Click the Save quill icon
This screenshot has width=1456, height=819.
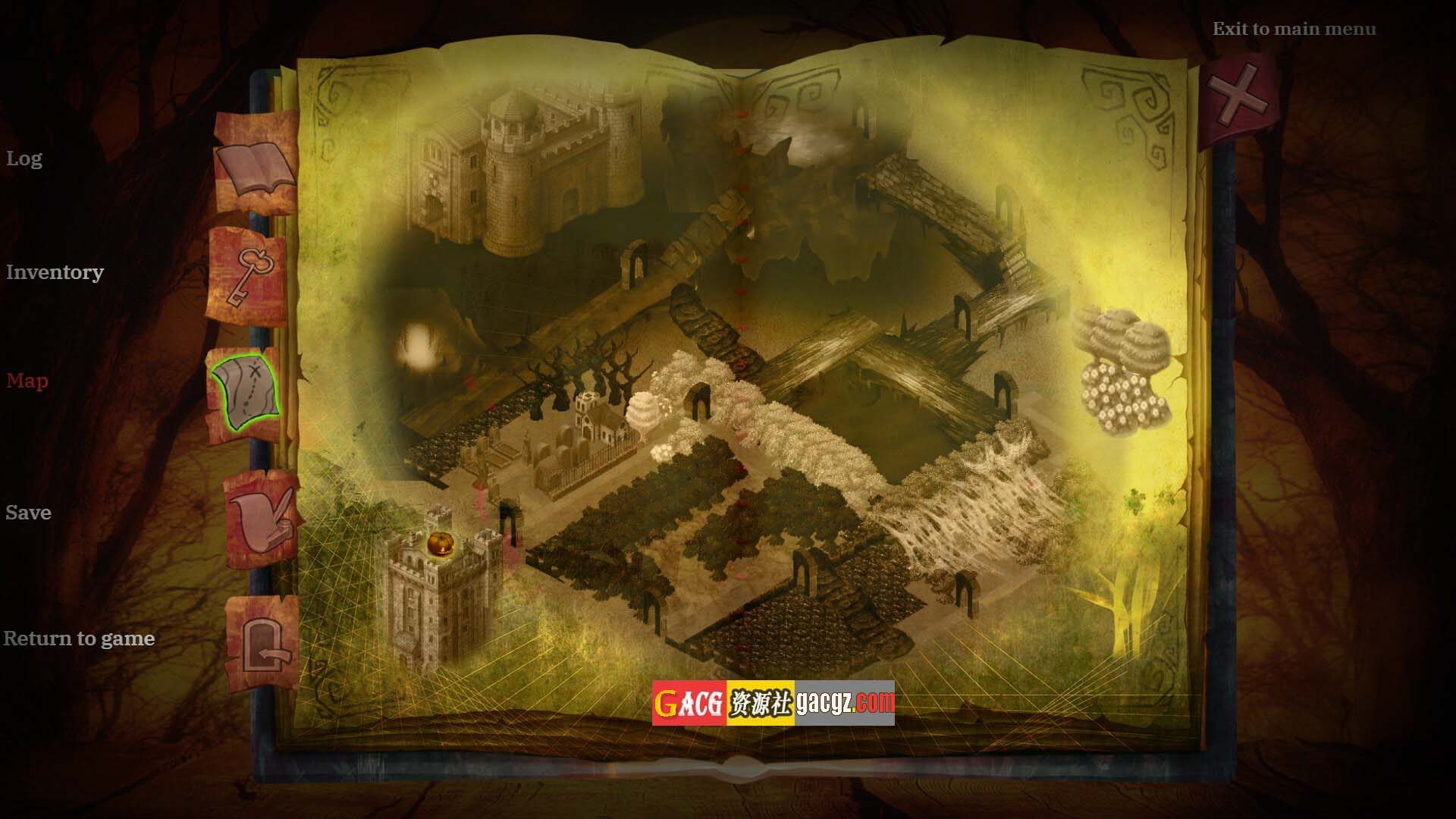(263, 519)
